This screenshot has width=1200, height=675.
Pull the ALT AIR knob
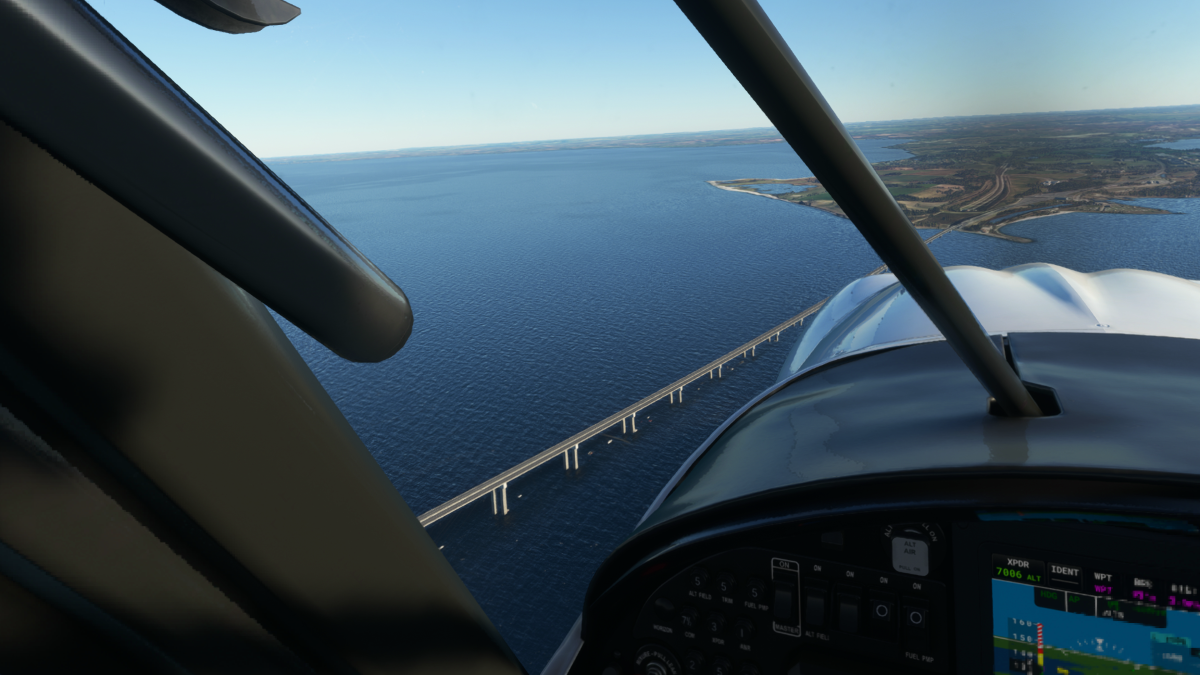[x=909, y=553]
